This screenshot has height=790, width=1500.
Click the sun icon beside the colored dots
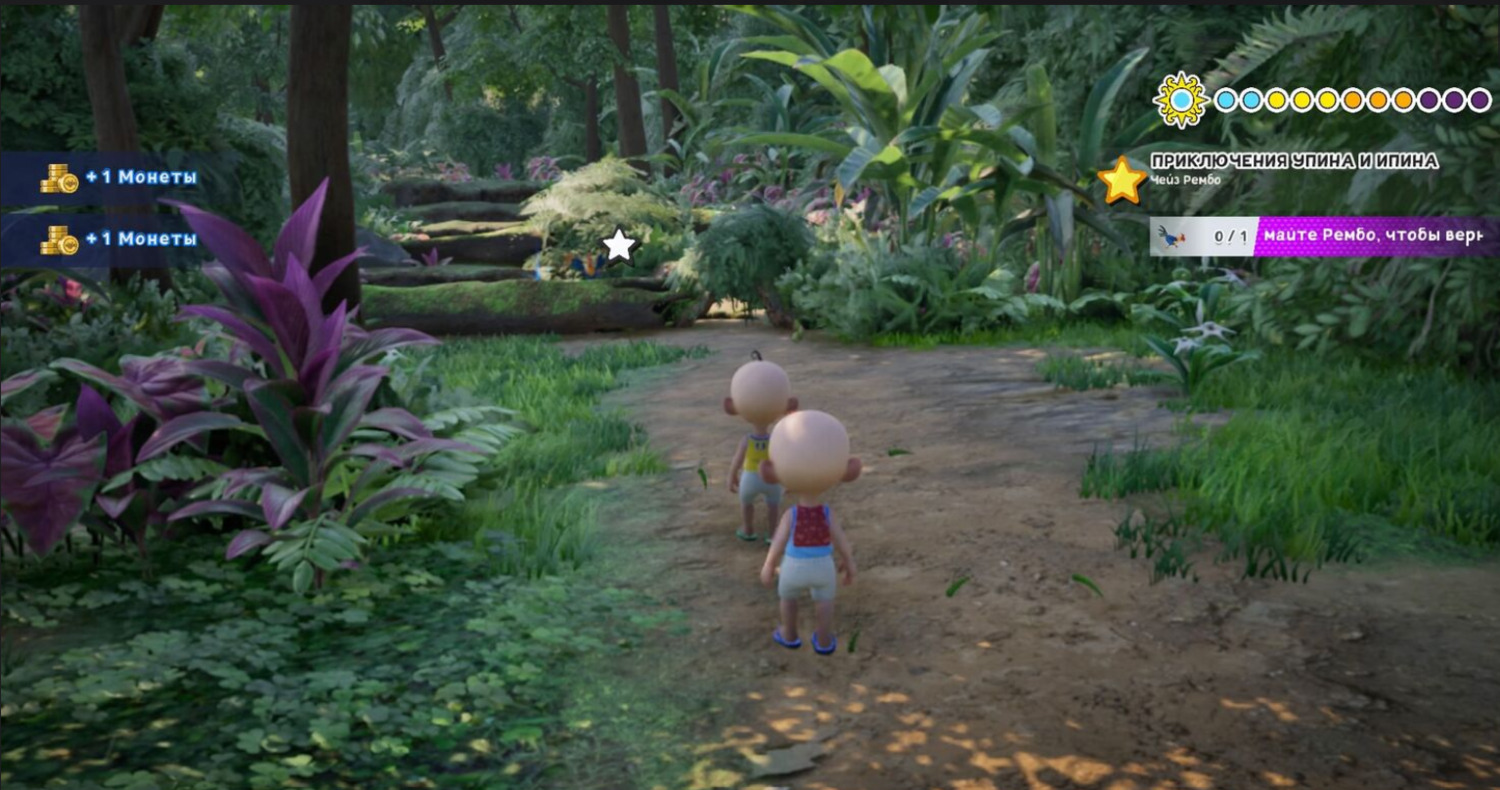pos(1181,100)
